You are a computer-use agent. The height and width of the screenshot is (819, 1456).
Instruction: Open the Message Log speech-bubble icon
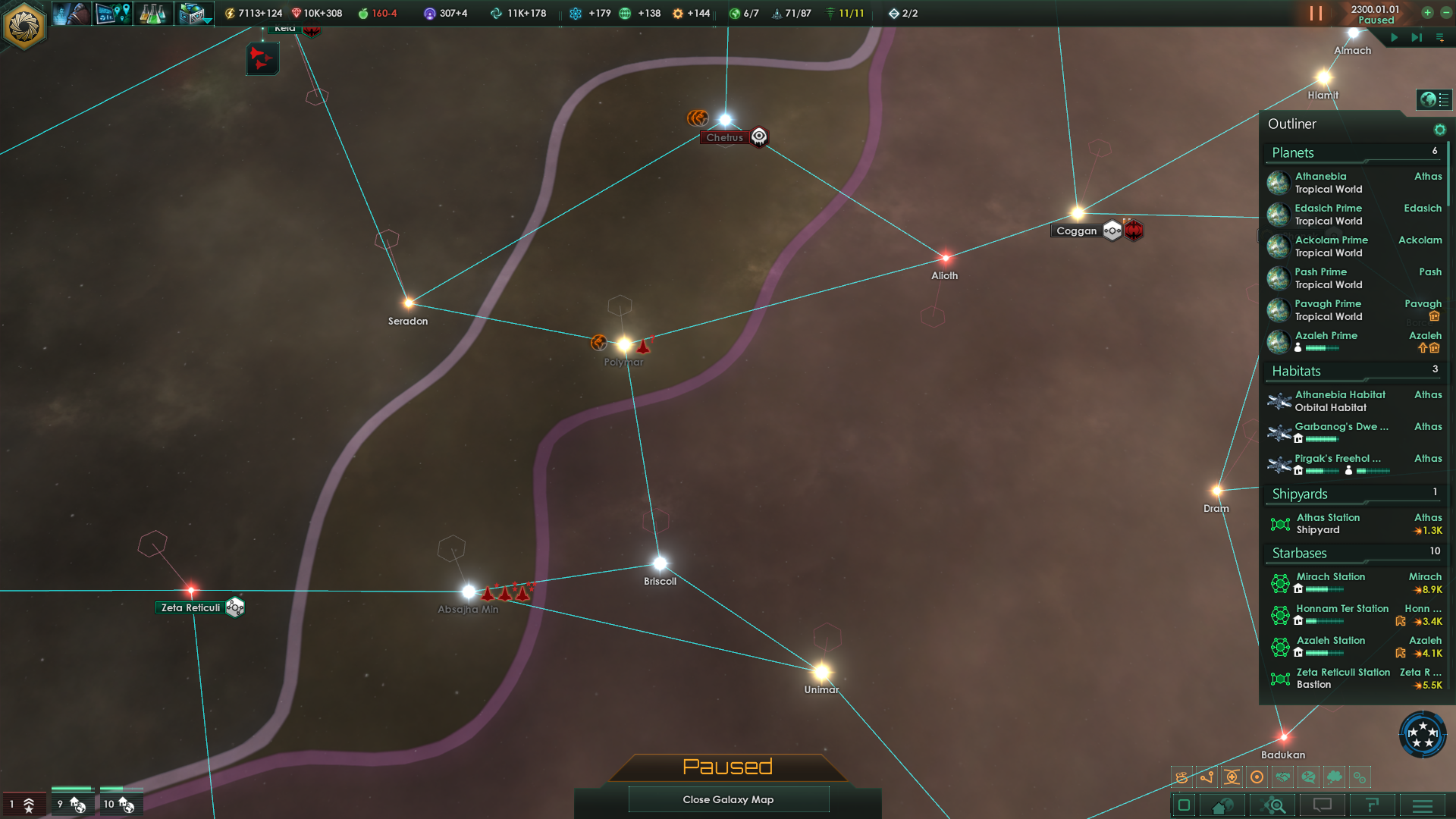coord(1322,805)
